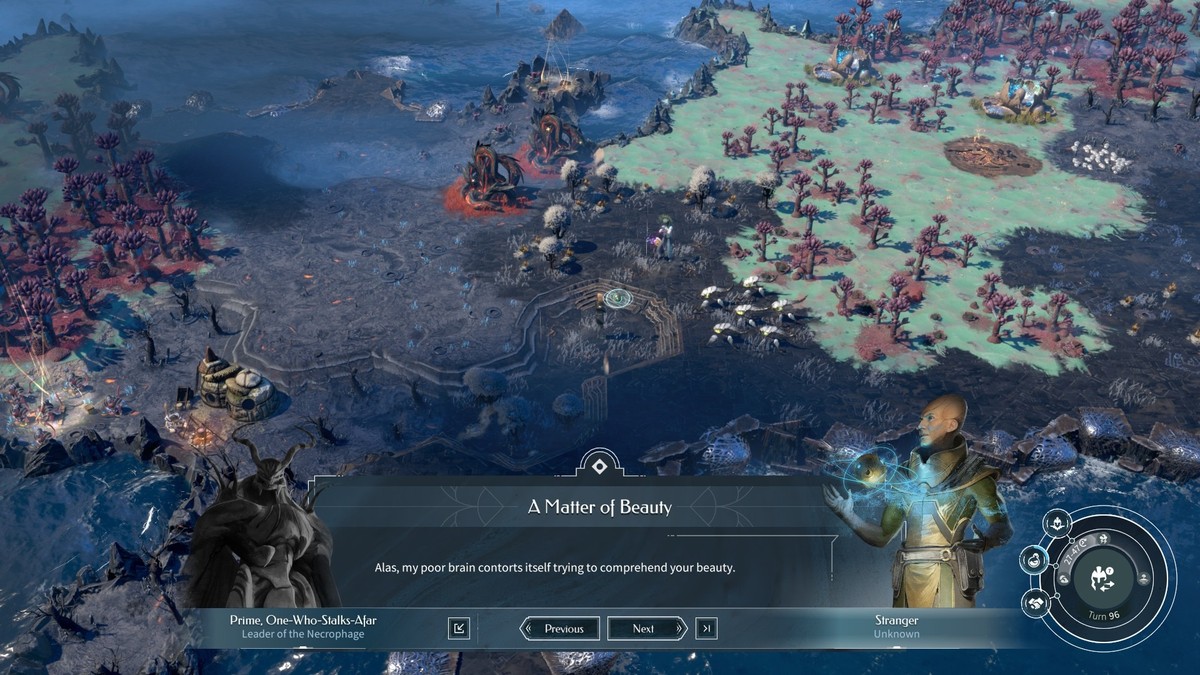Click the diamond emblem atop the dialogue box
The height and width of the screenshot is (675, 1200).
coord(599,466)
